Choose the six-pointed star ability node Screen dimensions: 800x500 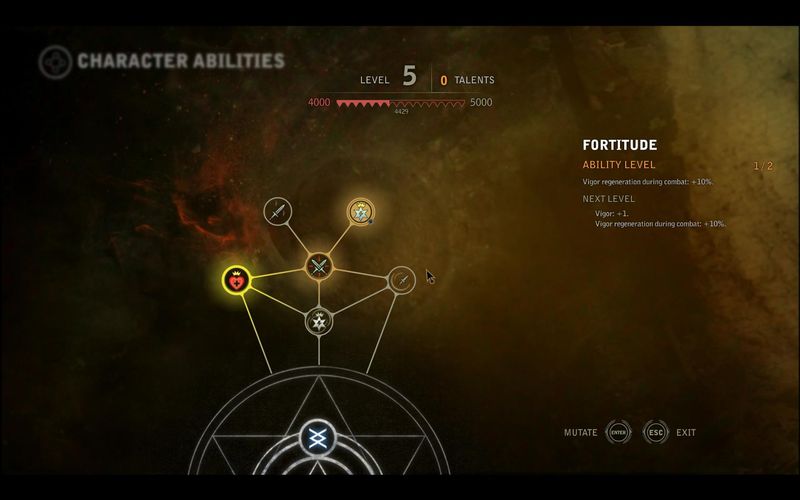click(x=319, y=321)
